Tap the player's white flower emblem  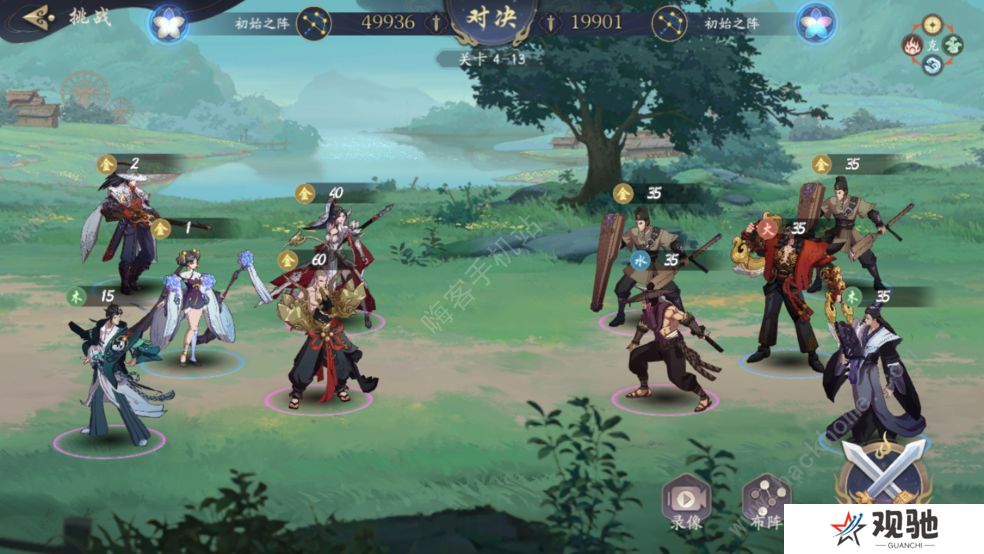click(x=168, y=22)
